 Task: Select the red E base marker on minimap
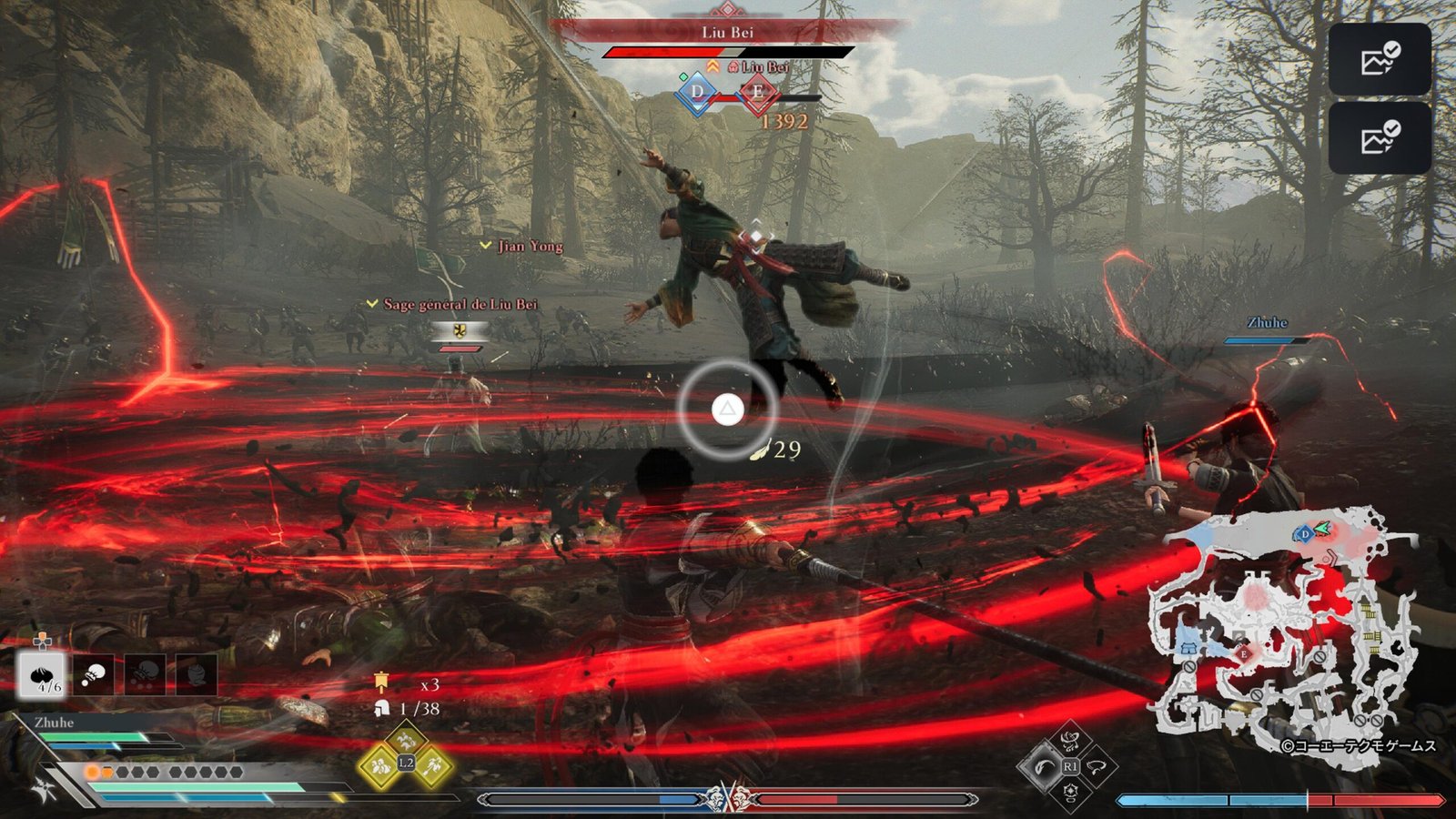coord(1243,654)
